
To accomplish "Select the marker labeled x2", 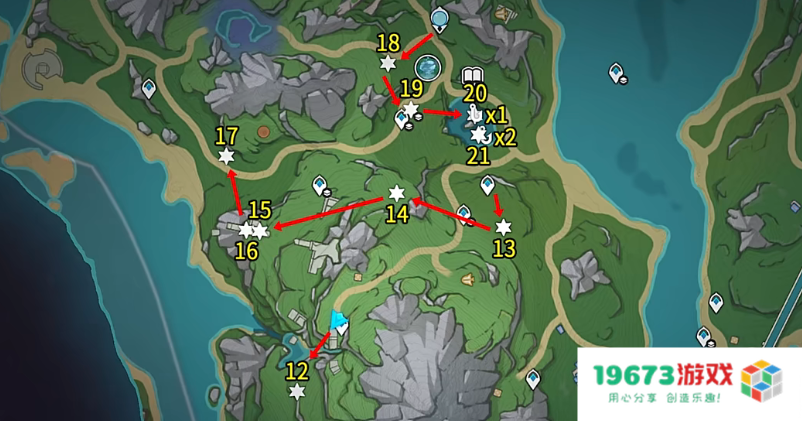I will [x=480, y=135].
